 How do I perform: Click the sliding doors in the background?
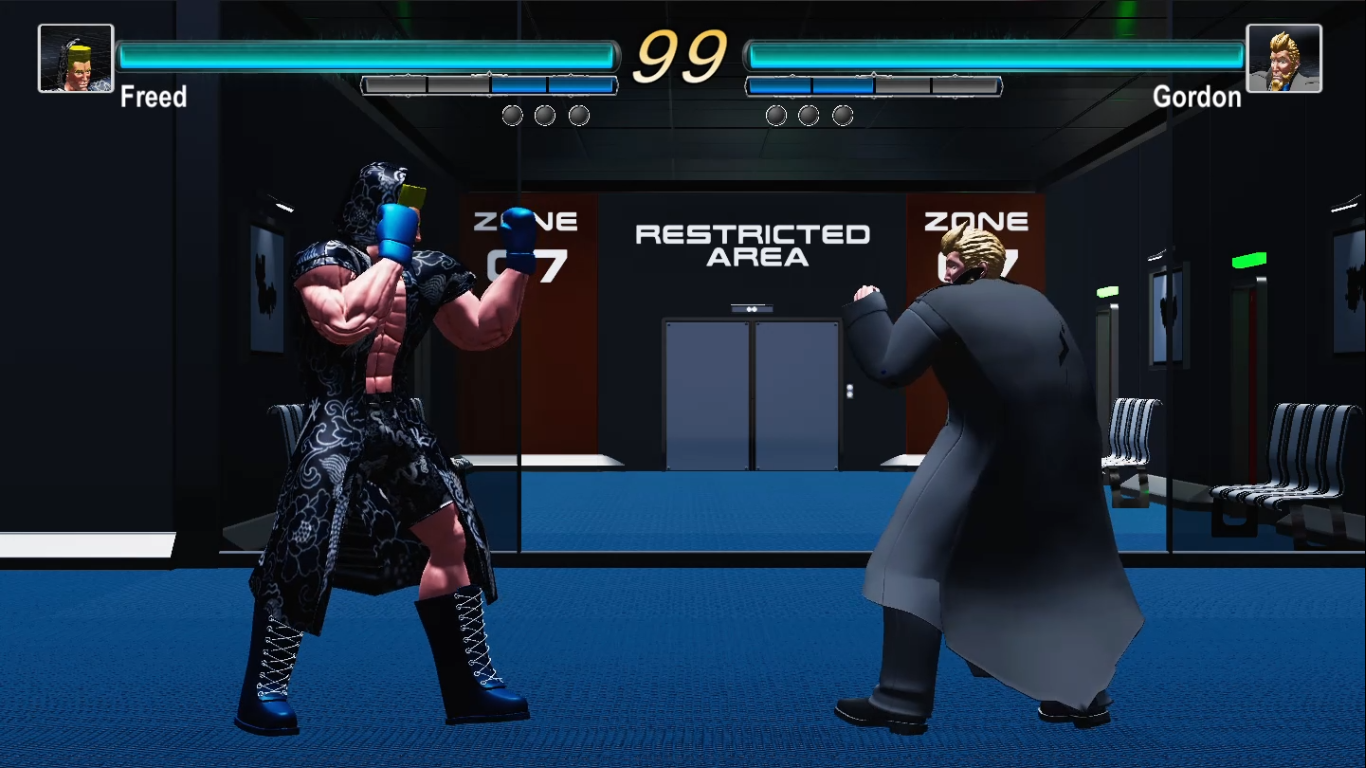click(750, 395)
